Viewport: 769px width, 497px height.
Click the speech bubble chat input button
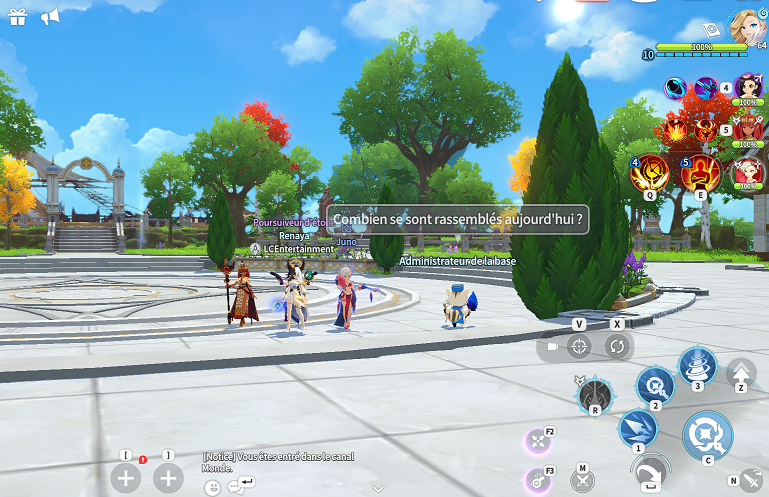237,487
